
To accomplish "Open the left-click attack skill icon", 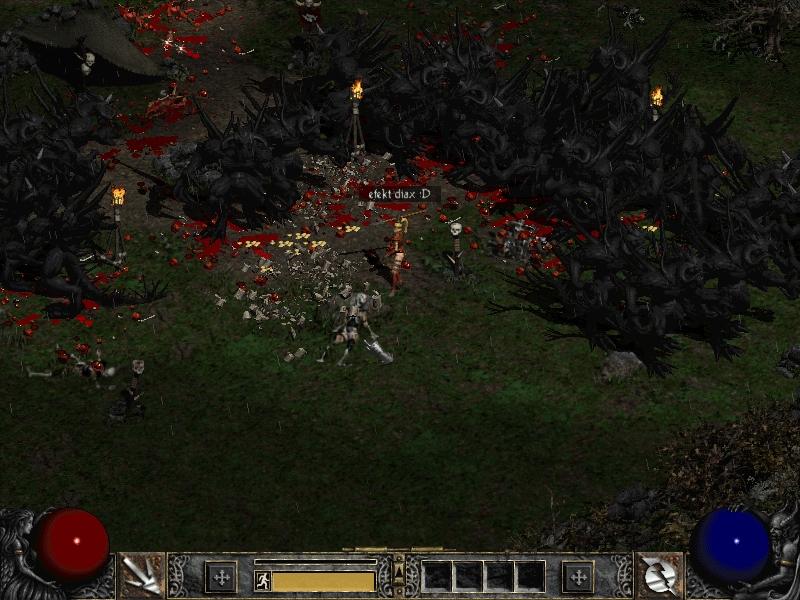I will [x=141, y=575].
